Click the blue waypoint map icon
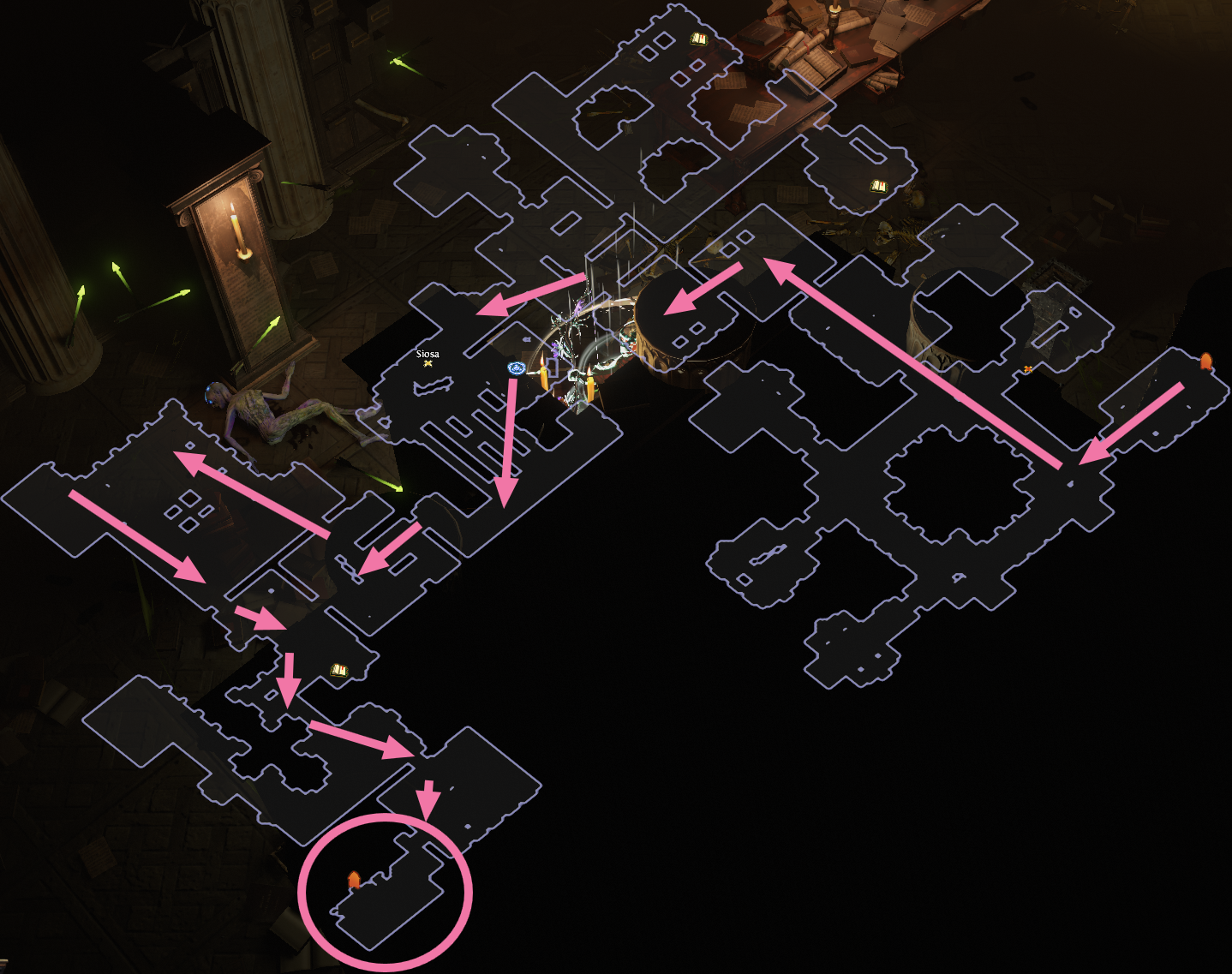The width and height of the screenshot is (1232, 974). click(516, 368)
